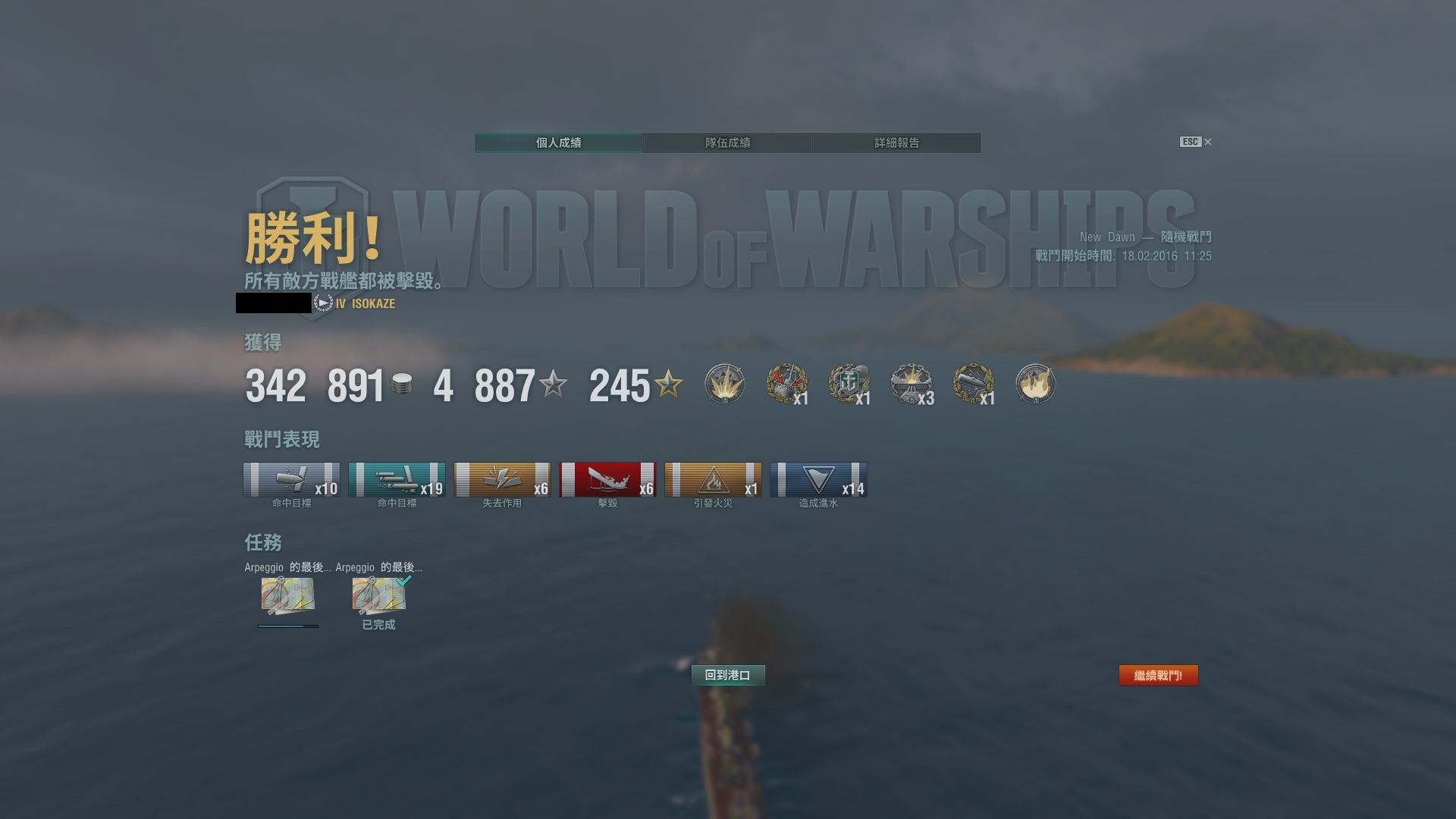View the last achievement medal with flame emblem
Screen dimensions: 1456x819
point(1035,384)
